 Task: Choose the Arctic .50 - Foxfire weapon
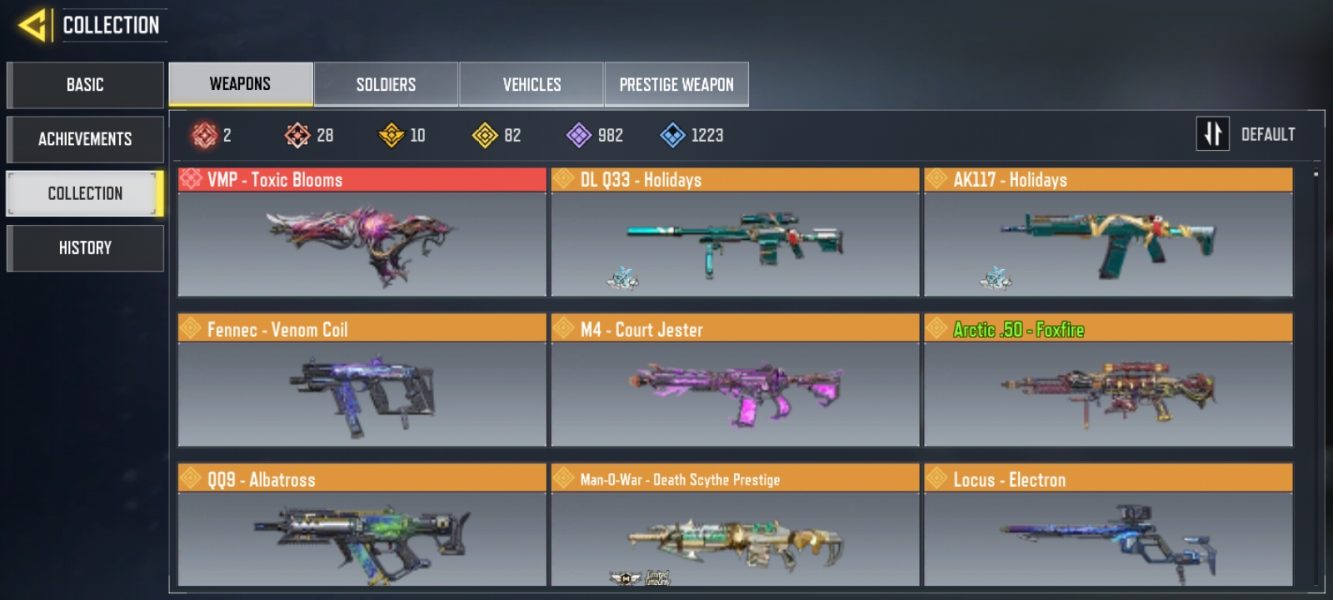click(1107, 383)
